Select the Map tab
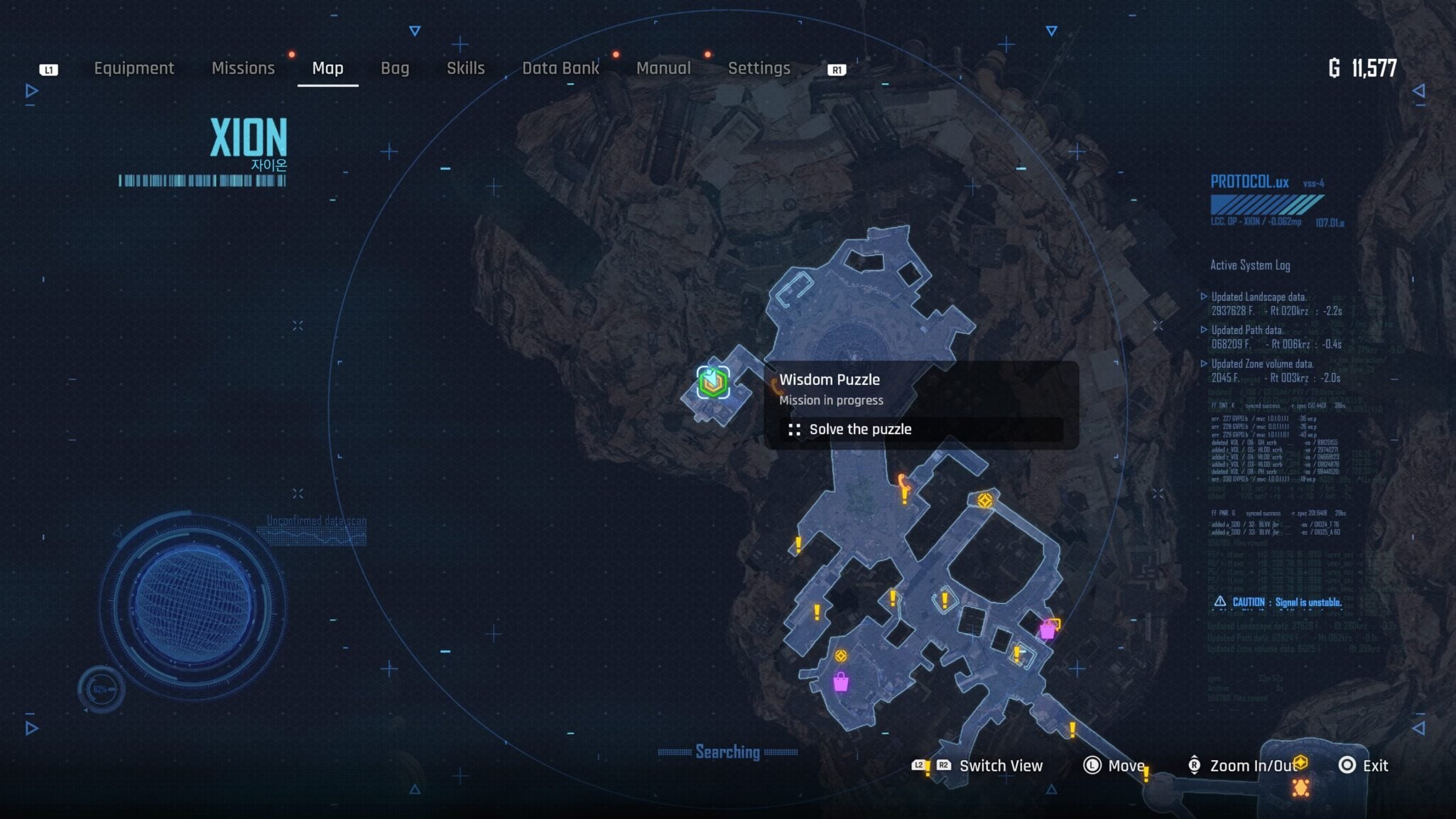This screenshot has height=819, width=1456. [x=327, y=68]
